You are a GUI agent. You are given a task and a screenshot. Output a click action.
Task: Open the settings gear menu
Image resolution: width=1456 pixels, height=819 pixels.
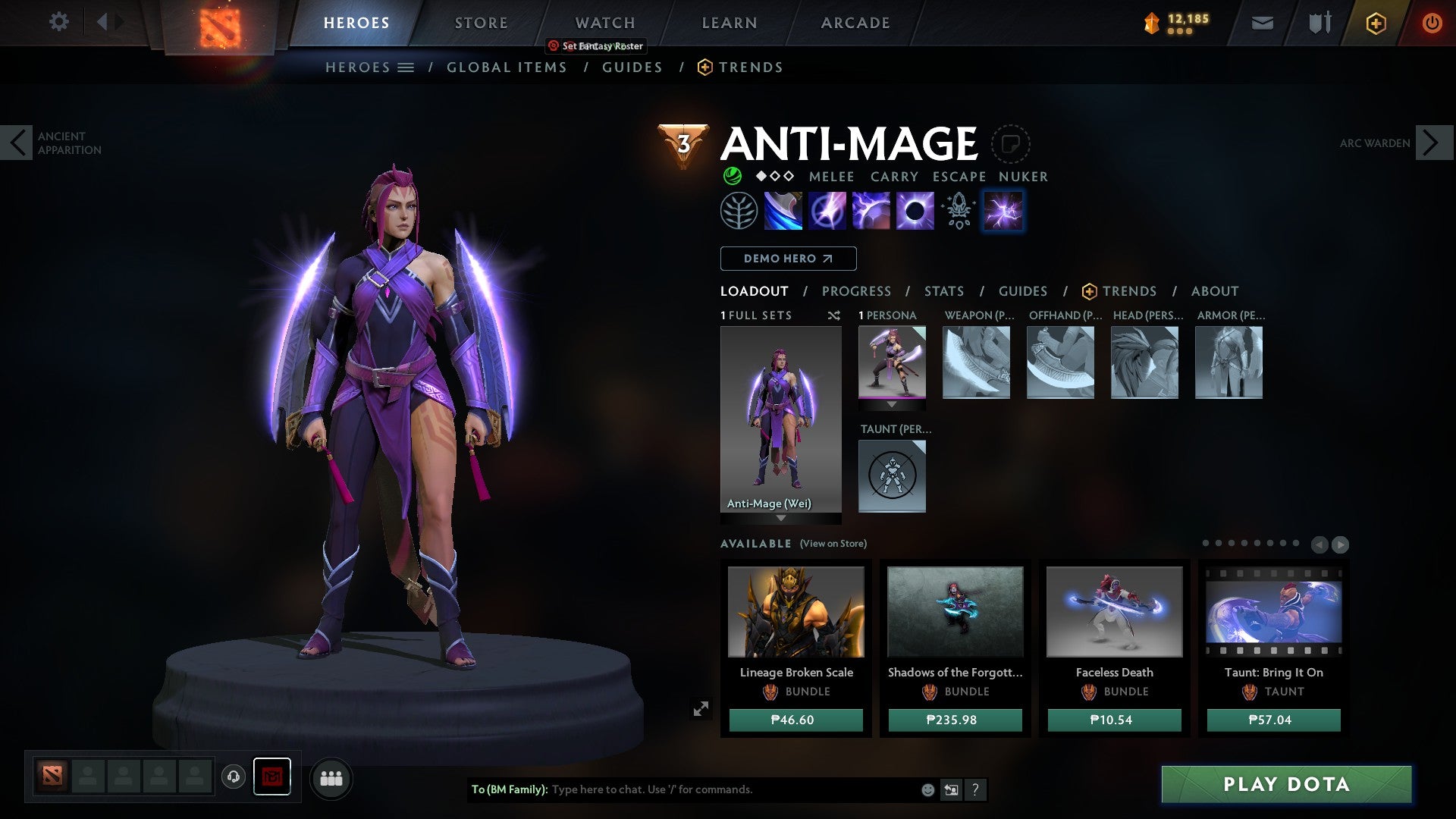58,22
